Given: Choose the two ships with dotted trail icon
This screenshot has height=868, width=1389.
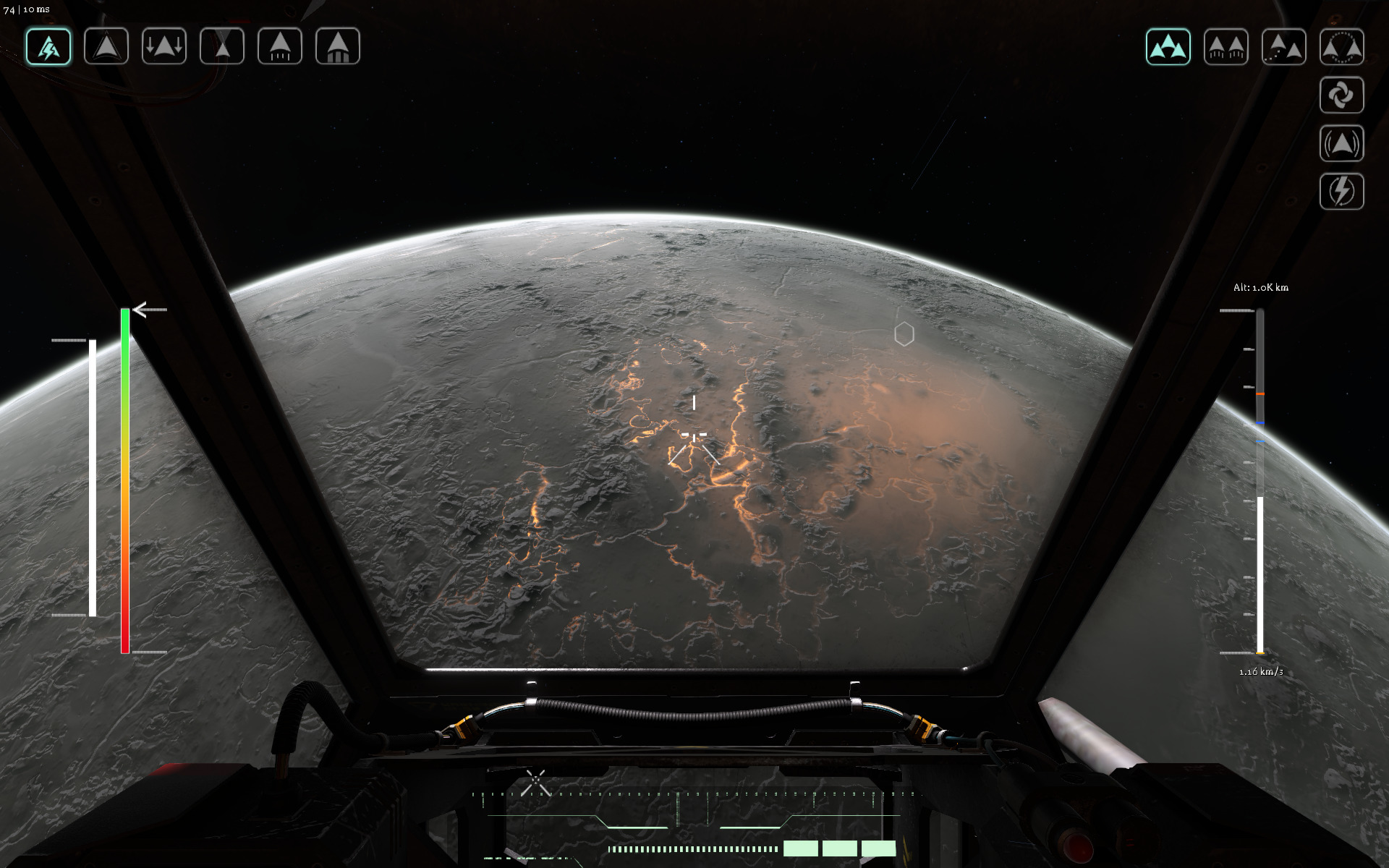Looking at the screenshot, I should click(x=1283, y=47).
